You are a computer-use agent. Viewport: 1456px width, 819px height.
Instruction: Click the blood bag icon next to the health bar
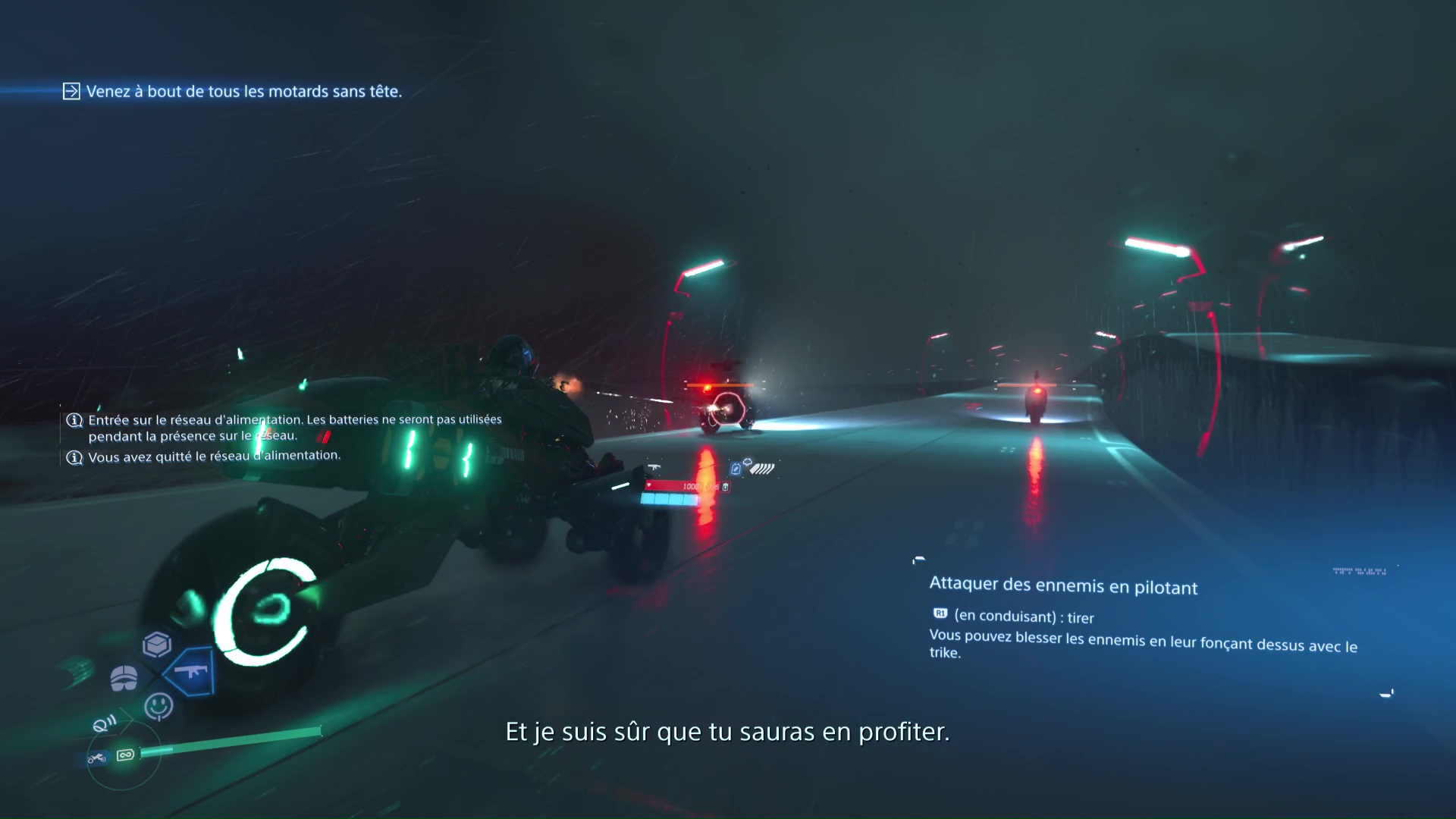(726, 488)
